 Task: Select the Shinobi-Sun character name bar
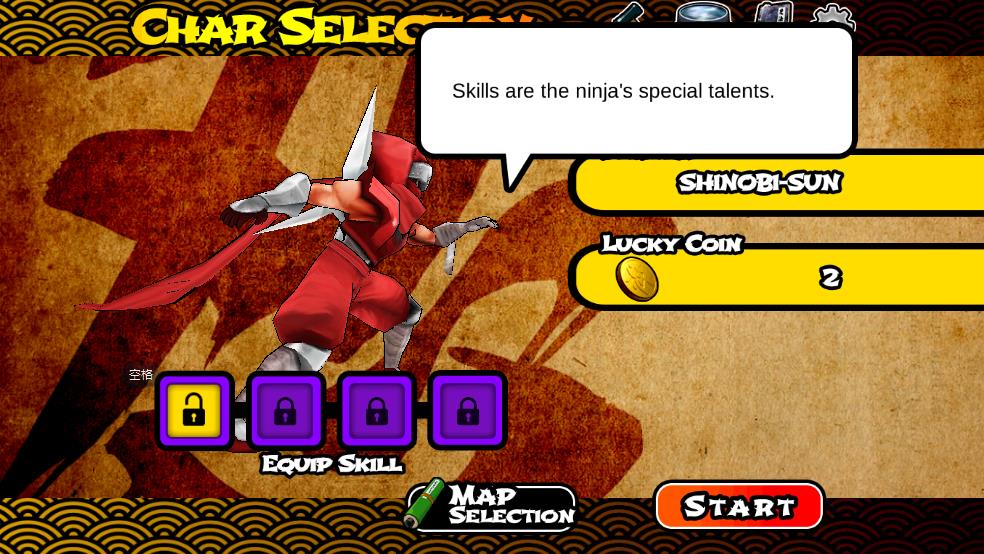pyautogui.click(x=776, y=183)
